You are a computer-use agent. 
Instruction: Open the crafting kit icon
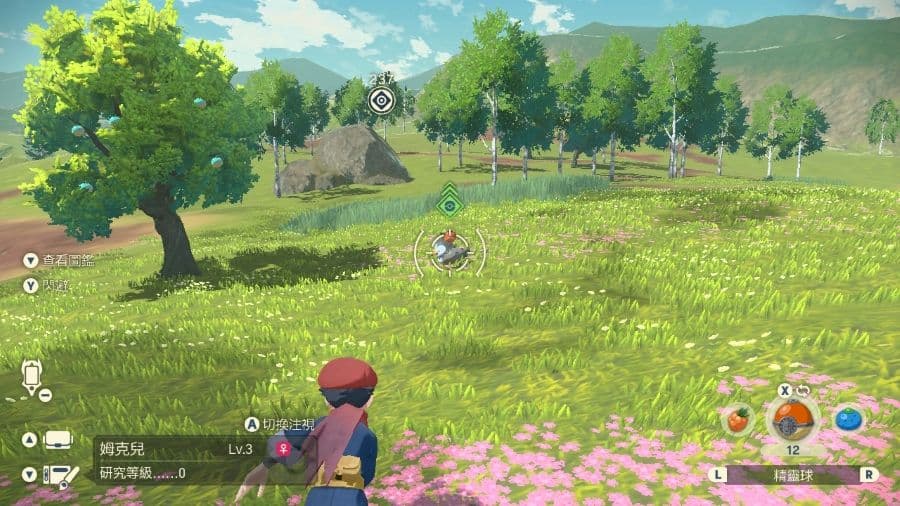(62, 475)
